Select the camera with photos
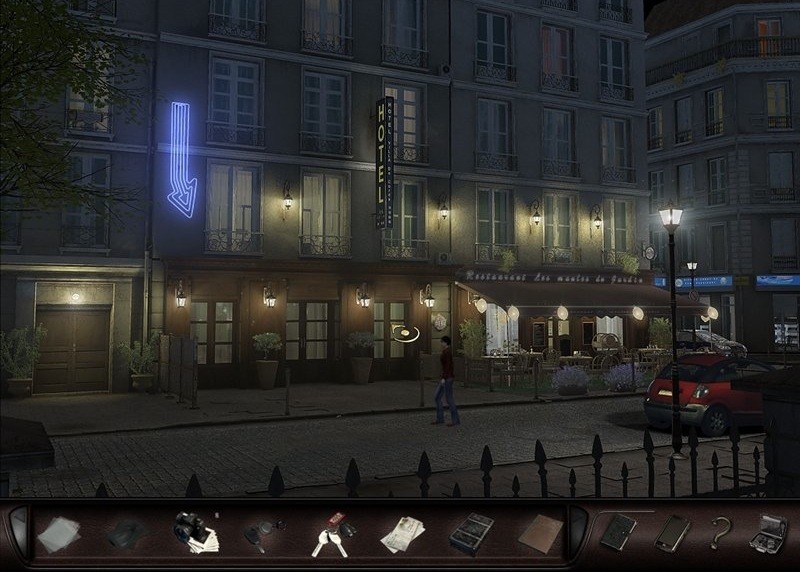 [195, 532]
